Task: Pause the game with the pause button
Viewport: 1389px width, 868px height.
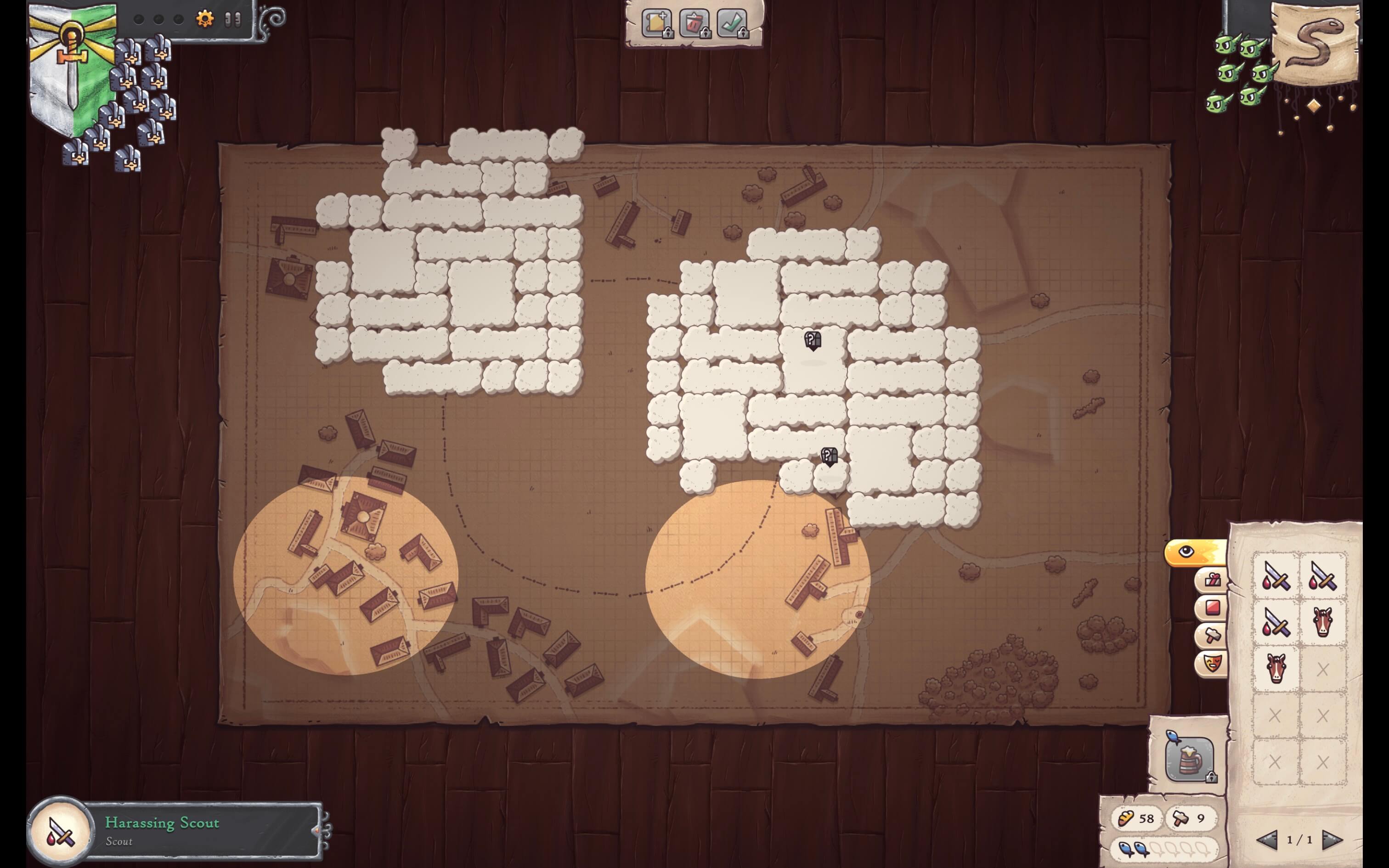Action: coord(232,19)
